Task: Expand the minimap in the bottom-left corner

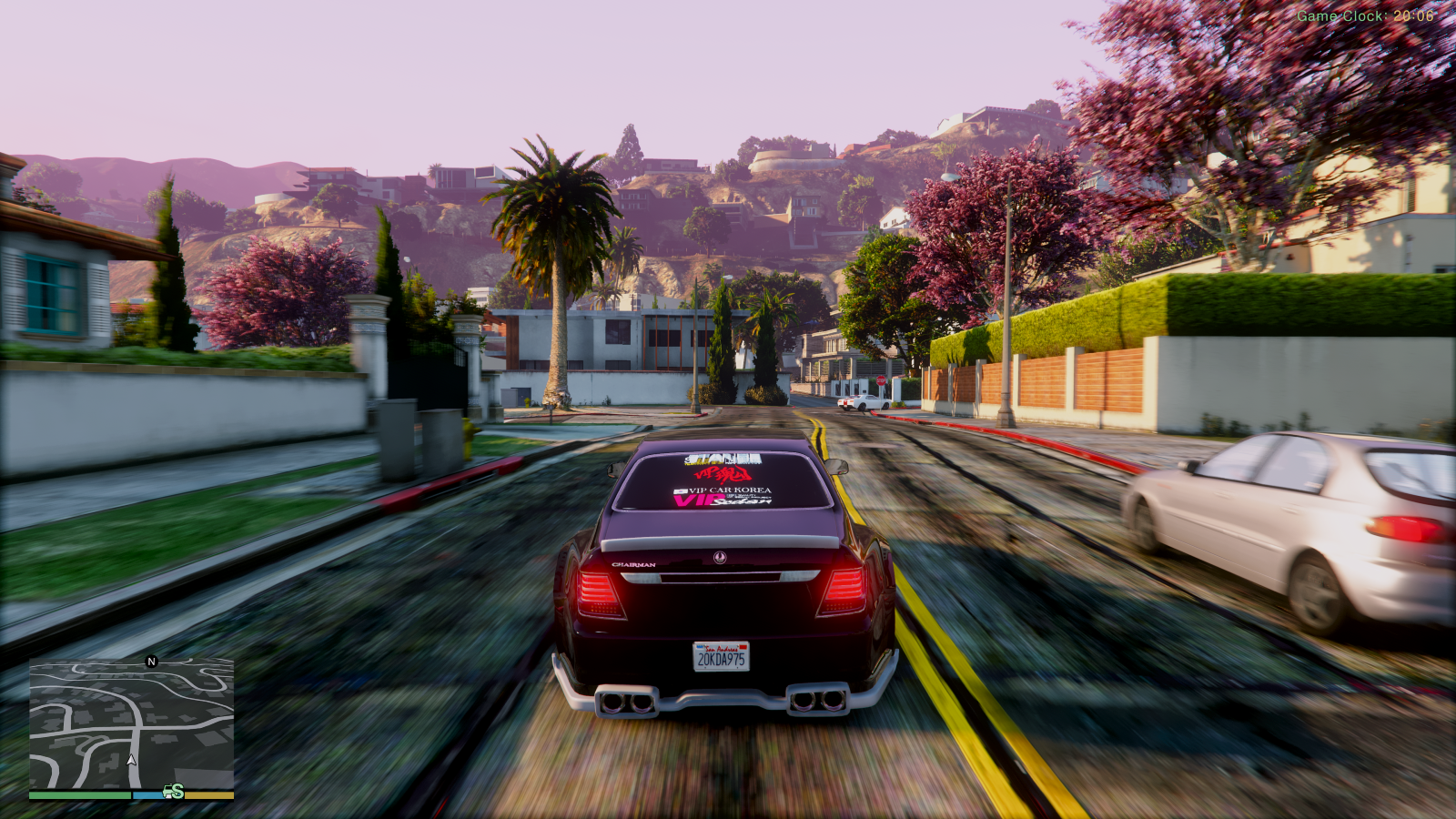Action: click(132, 723)
